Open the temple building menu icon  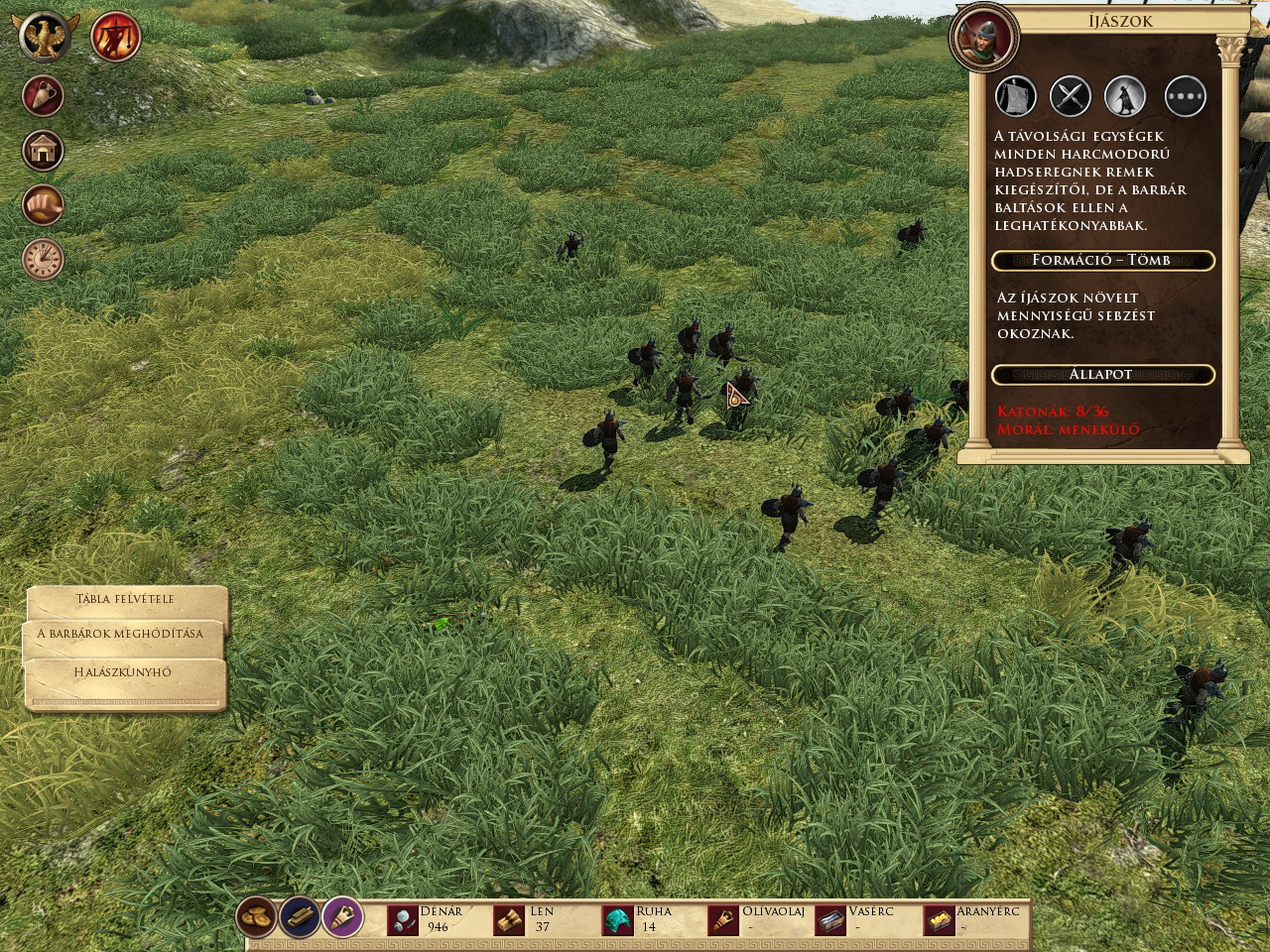click(x=43, y=151)
